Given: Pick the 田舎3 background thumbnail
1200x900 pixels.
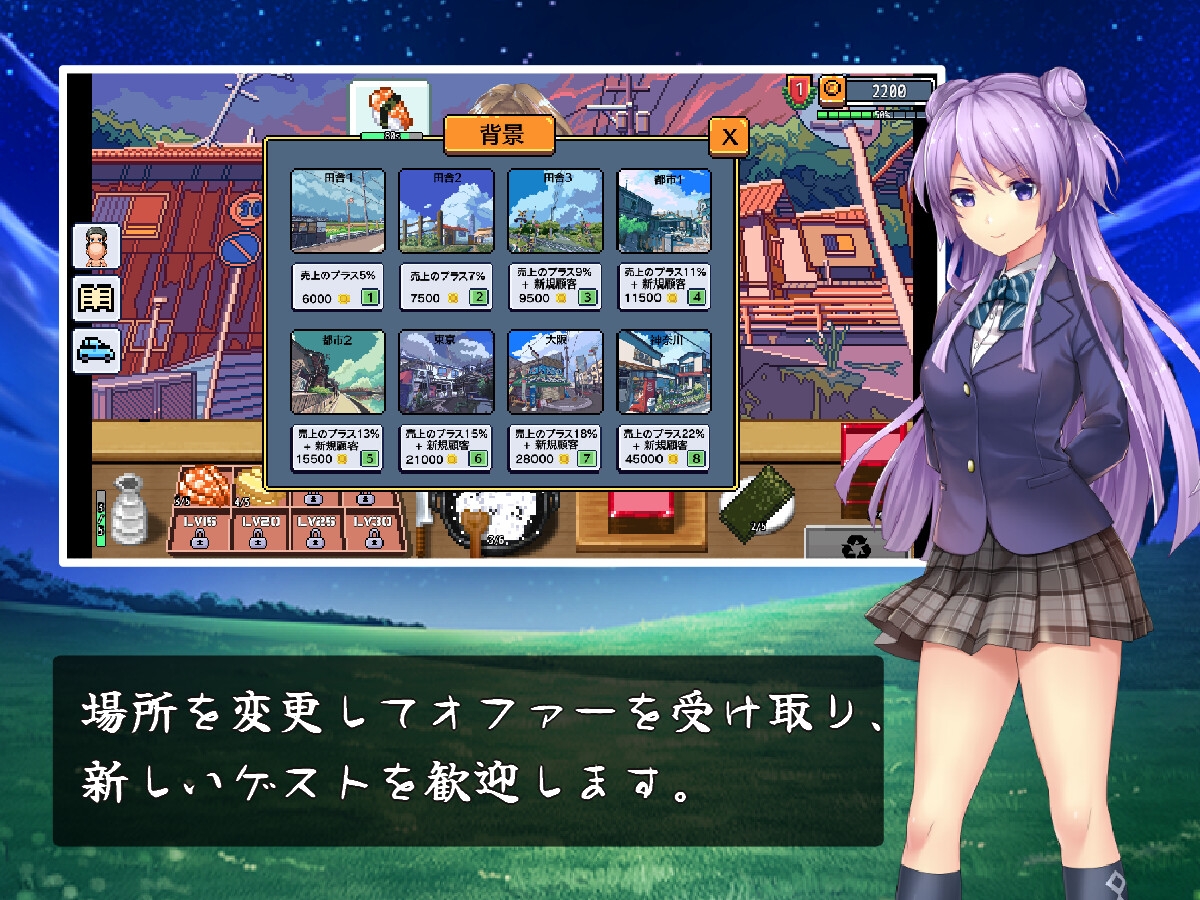Looking at the screenshot, I should click(555, 211).
